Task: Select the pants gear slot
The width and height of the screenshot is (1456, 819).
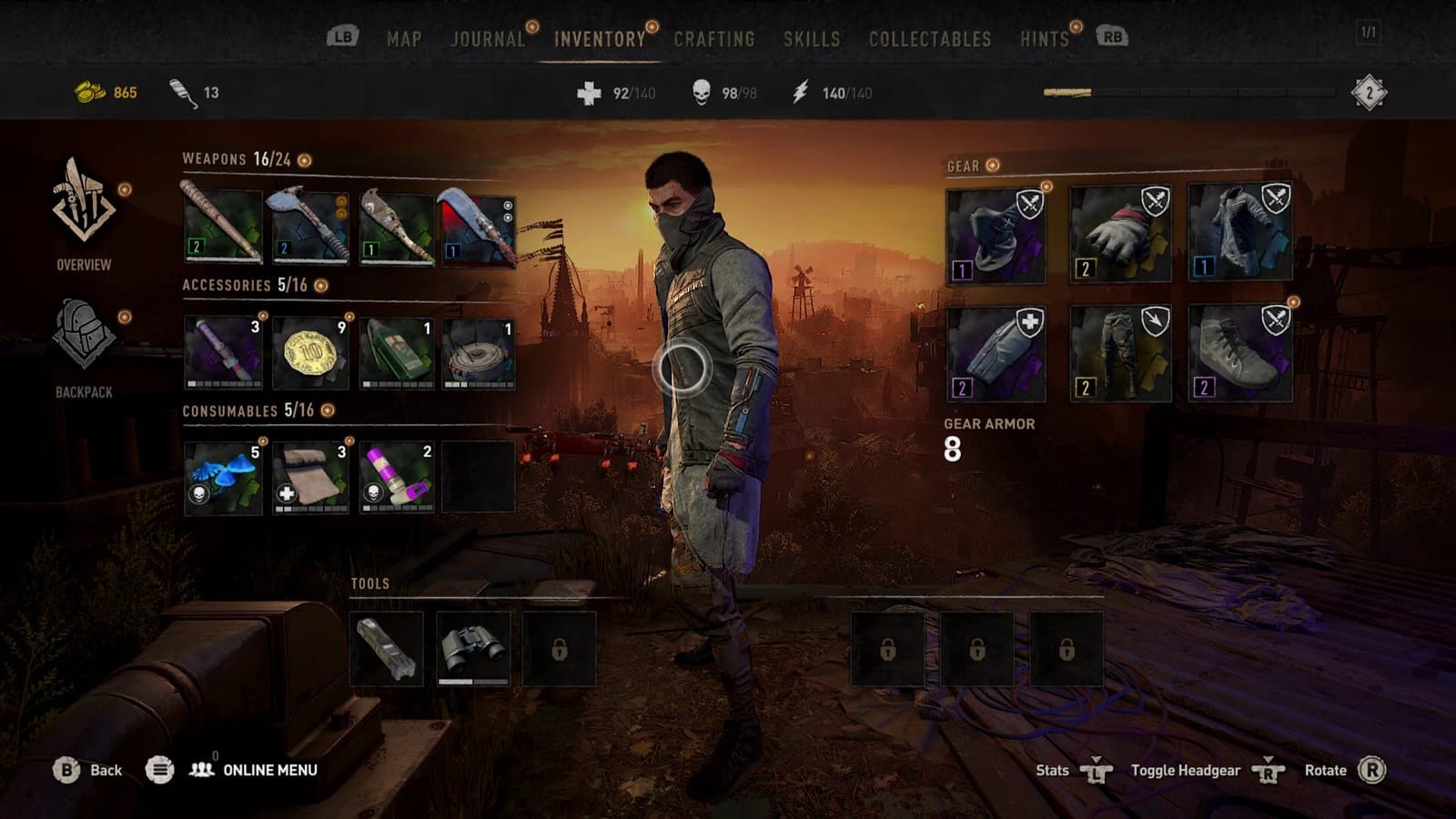Action: pyautogui.click(x=1120, y=353)
